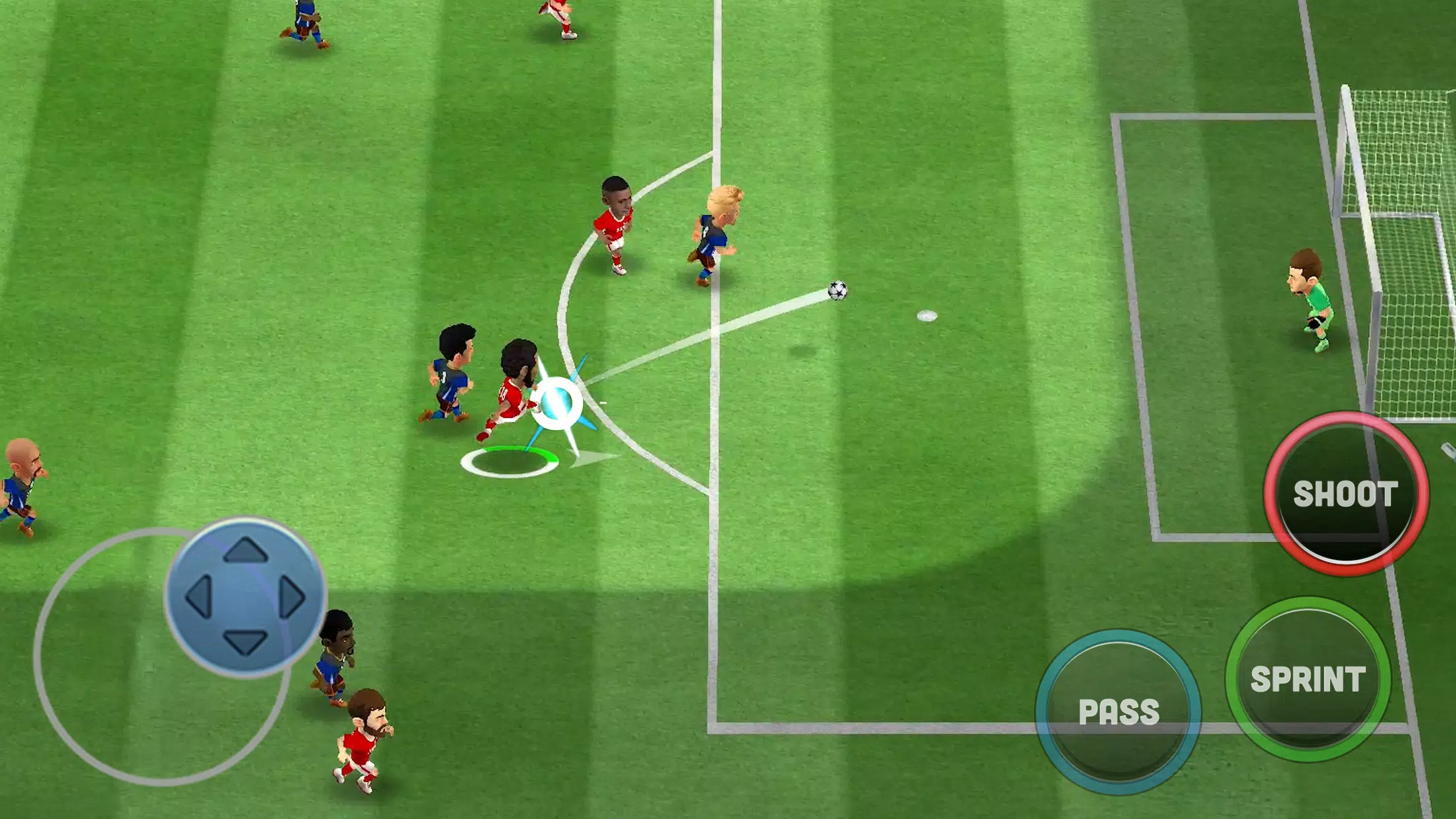Screen dimensions: 1456x819
Task: Tap the penalty spot inside the box
Action: pyautogui.click(x=926, y=317)
